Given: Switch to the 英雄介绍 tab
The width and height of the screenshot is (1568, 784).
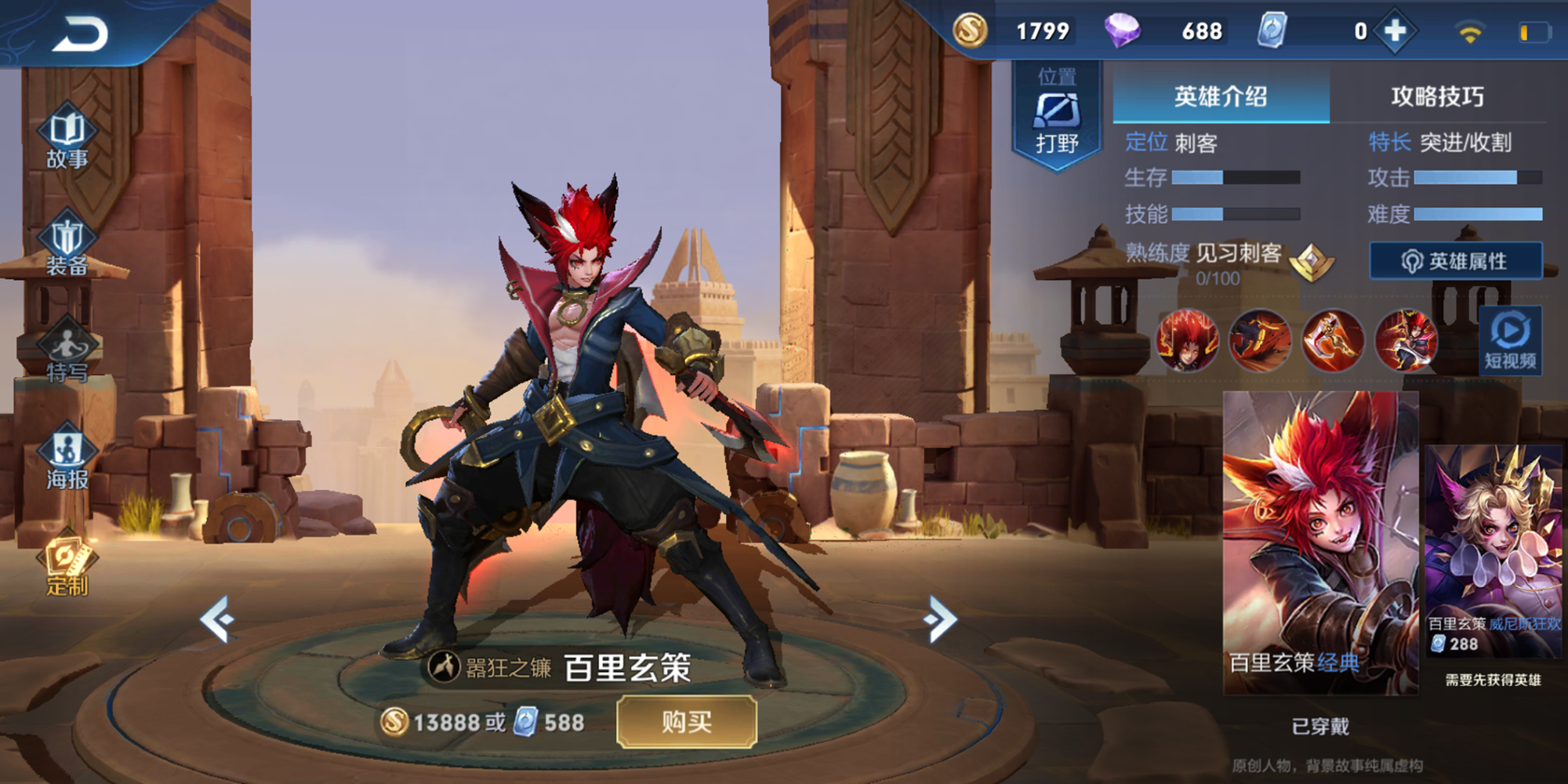Looking at the screenshot, I should [x=1221, y=96].
